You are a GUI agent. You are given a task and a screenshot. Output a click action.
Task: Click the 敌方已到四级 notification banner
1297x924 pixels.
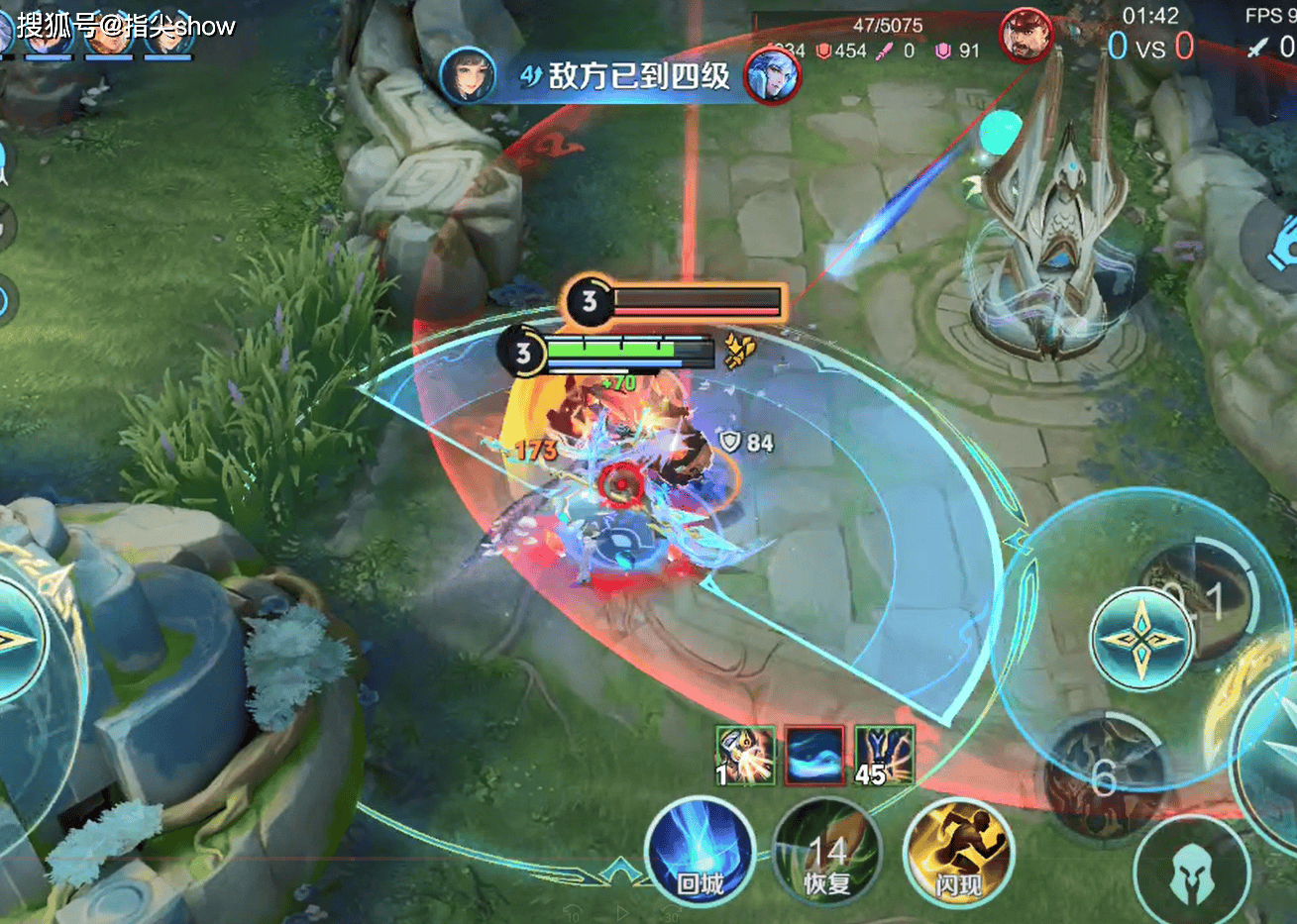point(622,75)
